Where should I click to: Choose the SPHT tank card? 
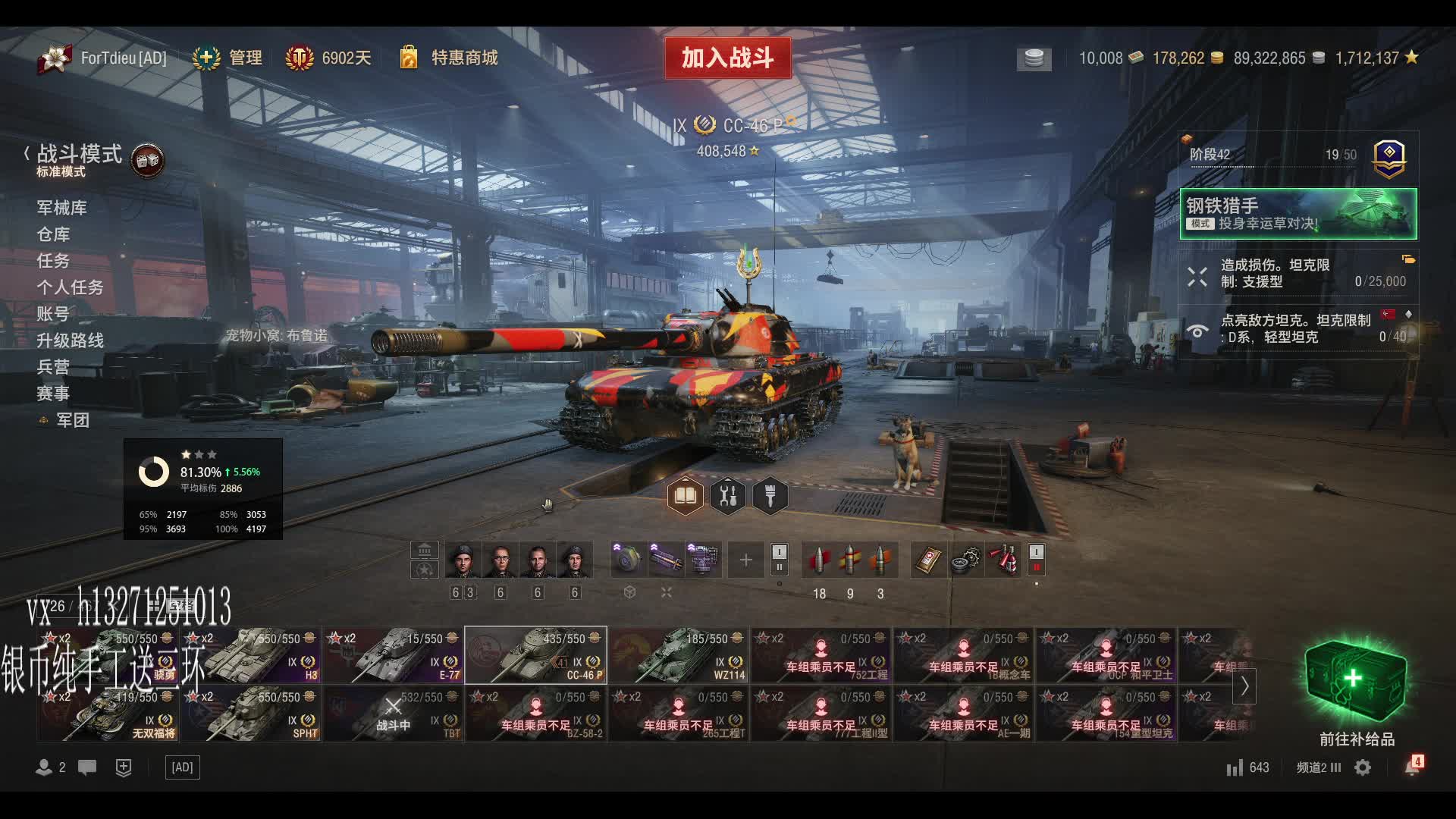[250, 714]
